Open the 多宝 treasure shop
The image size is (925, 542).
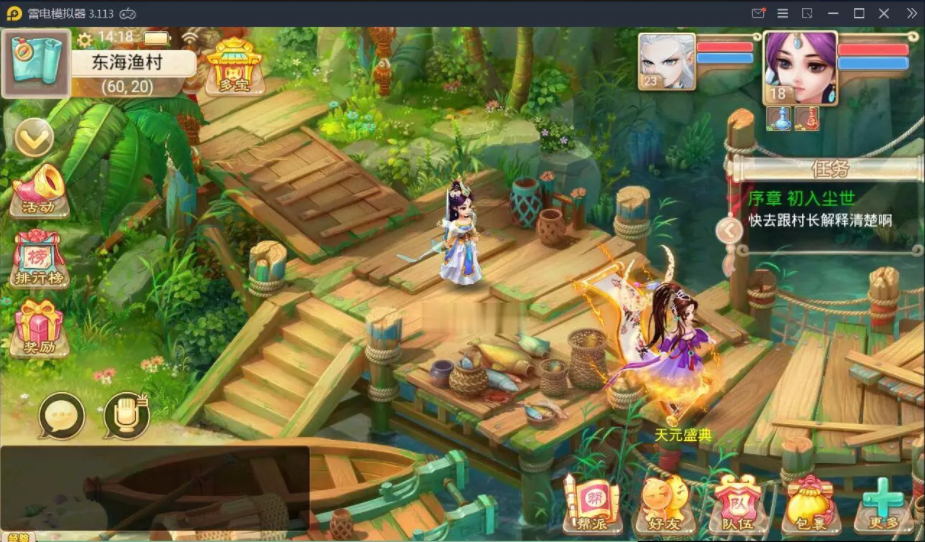(x=233, y=66)
